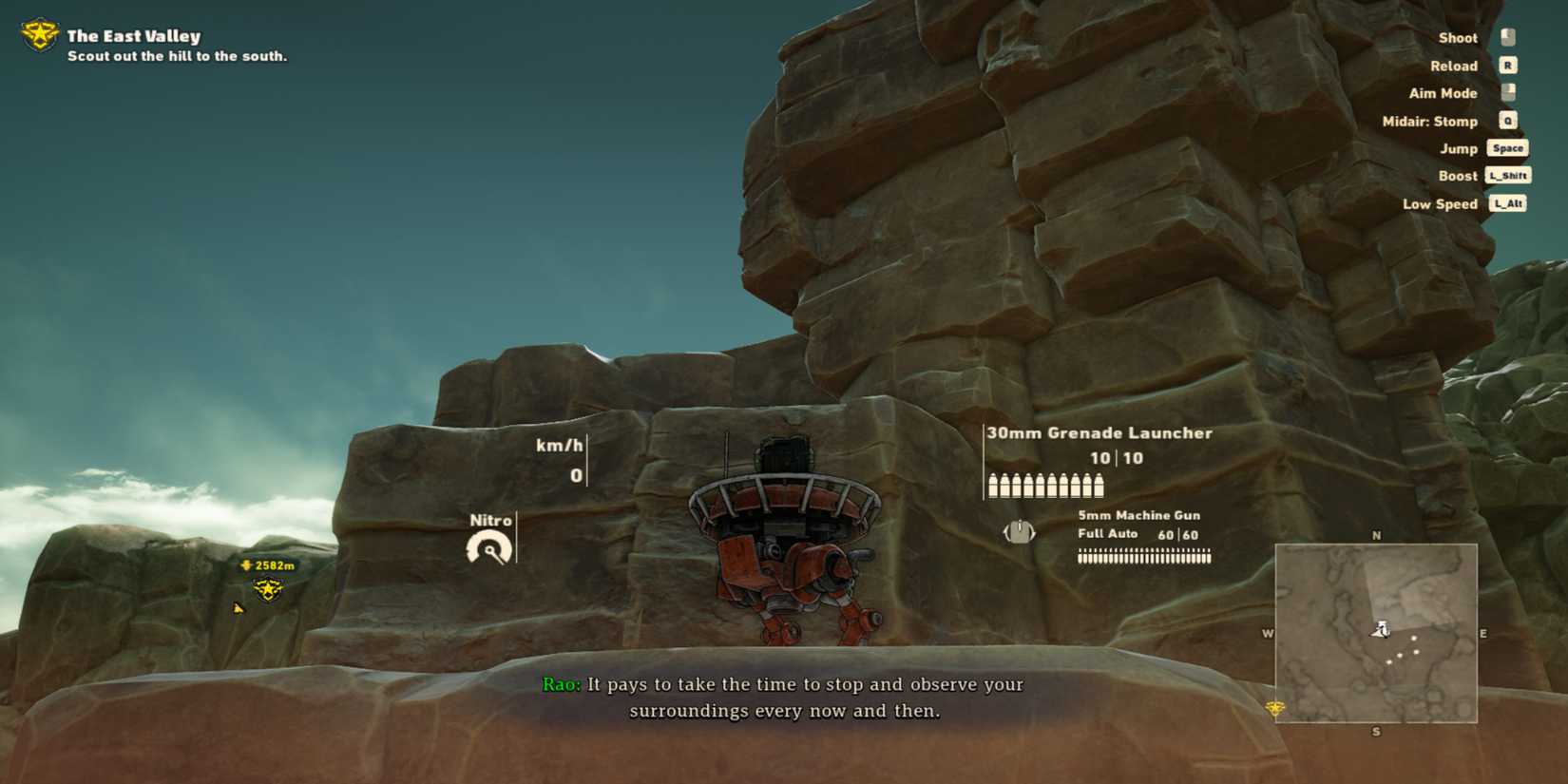
Task: Click the Jump Space keybind button
Action: (1506, 148)
